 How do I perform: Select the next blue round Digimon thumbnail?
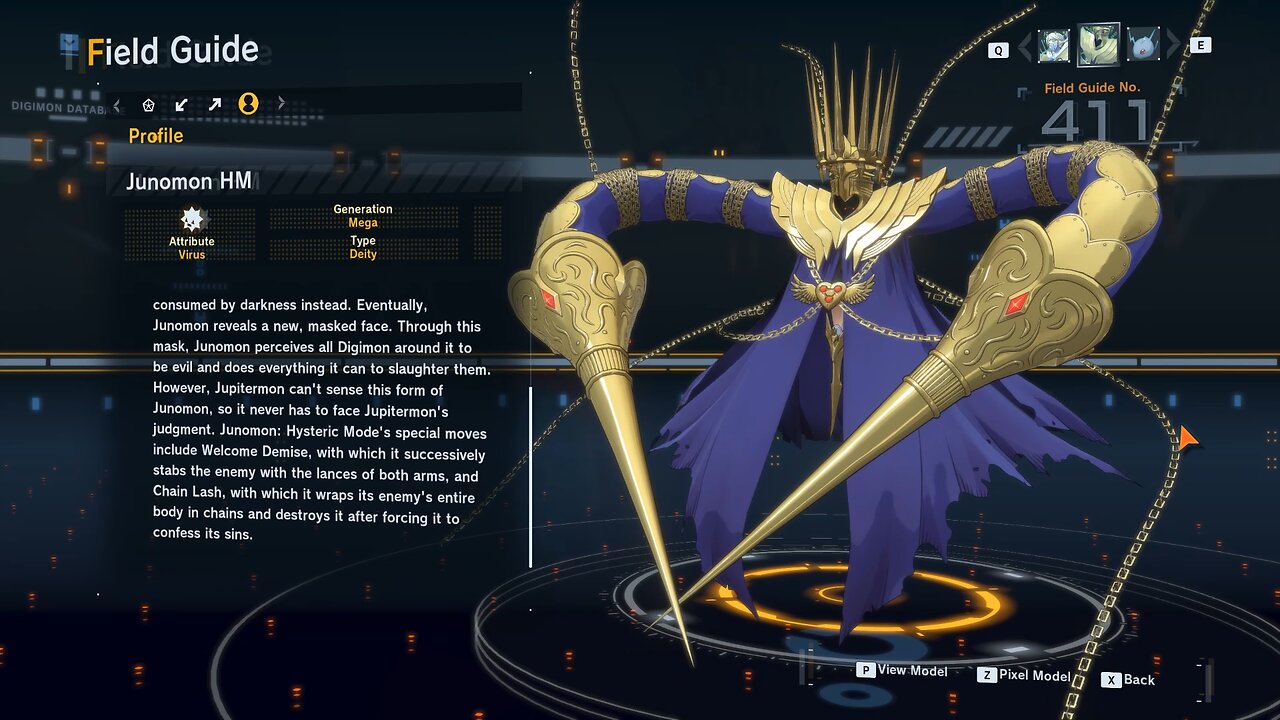click(1143, 45)
